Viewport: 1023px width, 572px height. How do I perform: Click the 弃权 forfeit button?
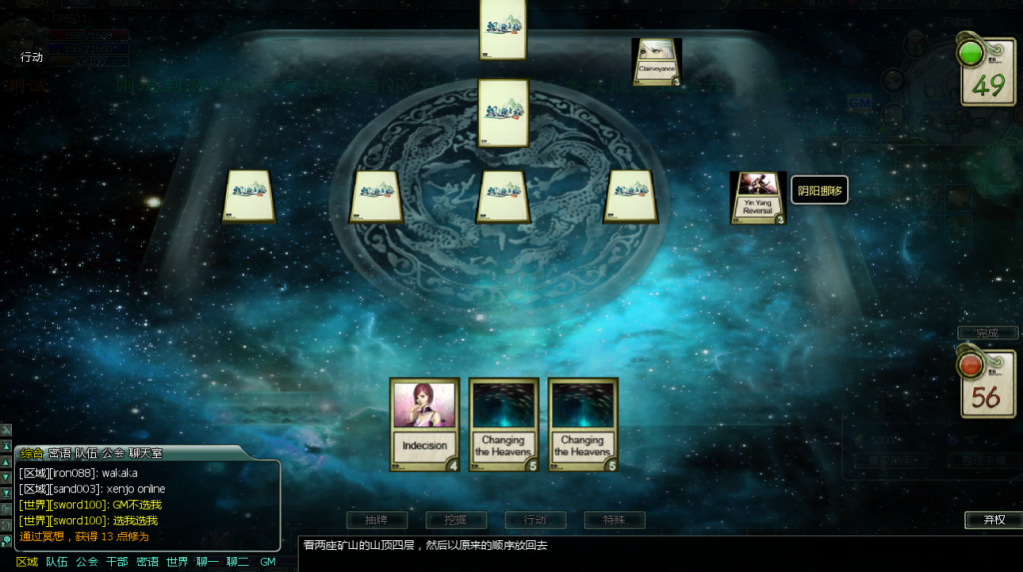[993, 520]
